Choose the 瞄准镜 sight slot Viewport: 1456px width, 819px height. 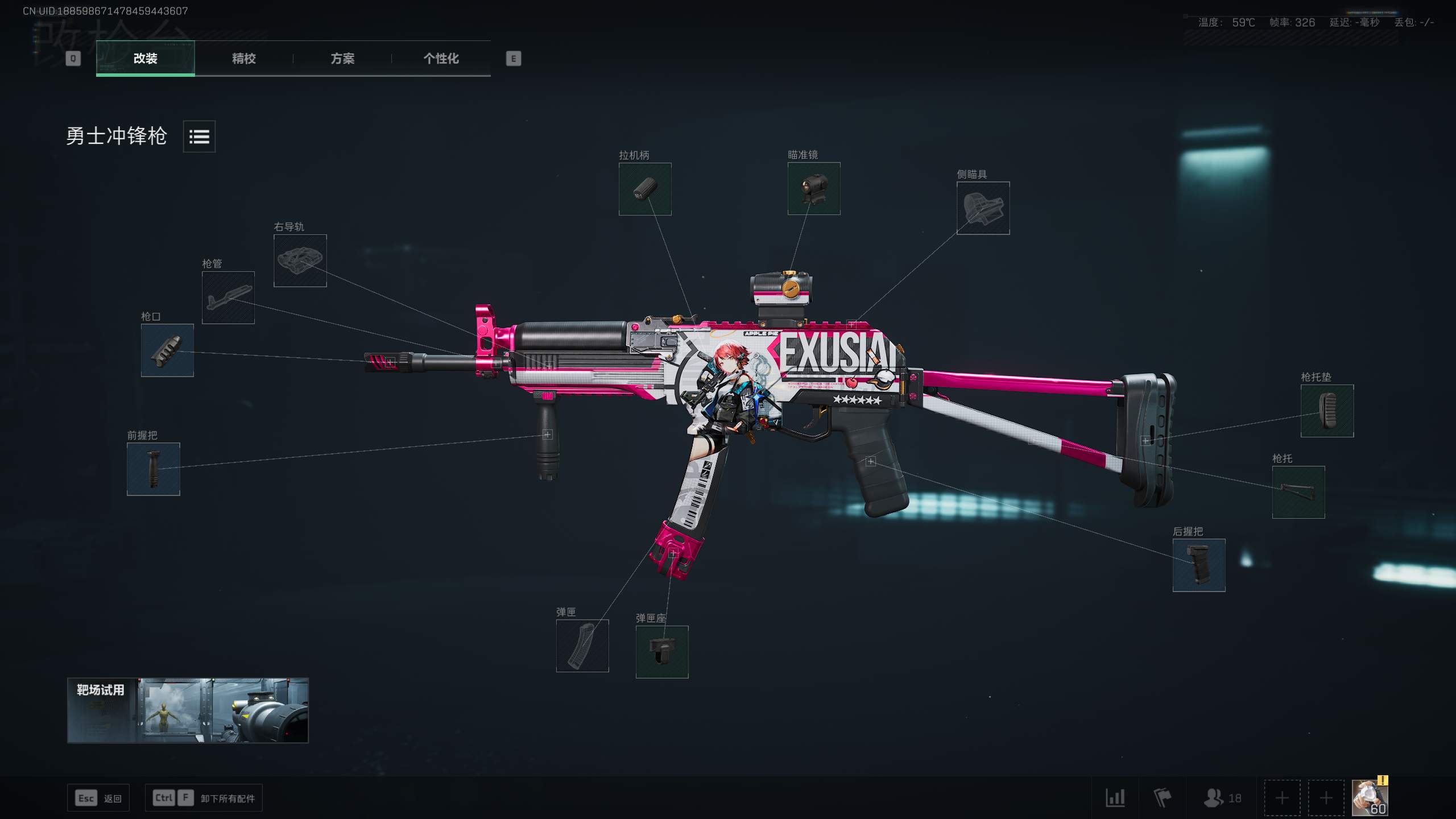[814, 189]
